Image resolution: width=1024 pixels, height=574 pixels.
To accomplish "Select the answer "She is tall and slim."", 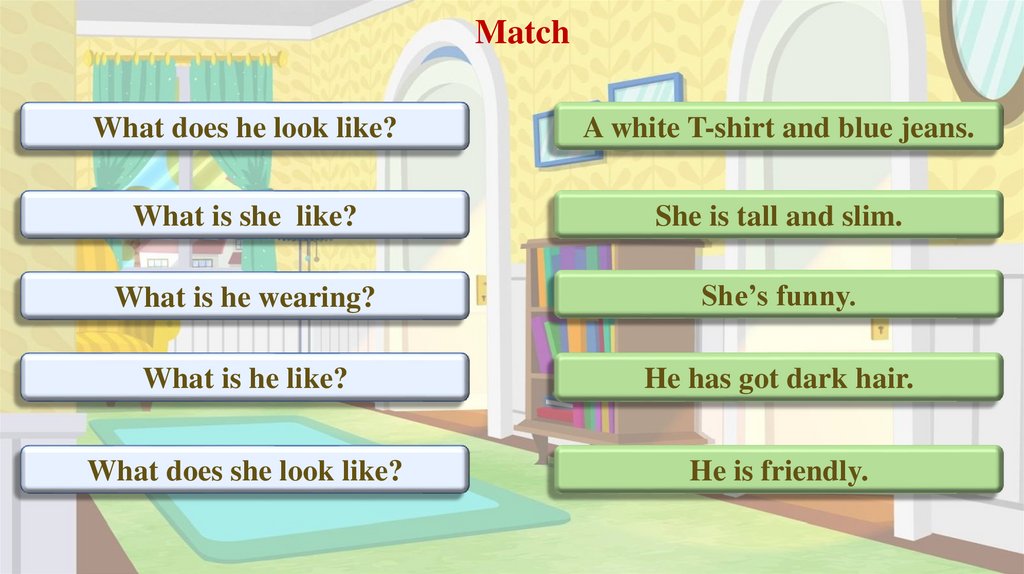I will click(x=778, y=215).
